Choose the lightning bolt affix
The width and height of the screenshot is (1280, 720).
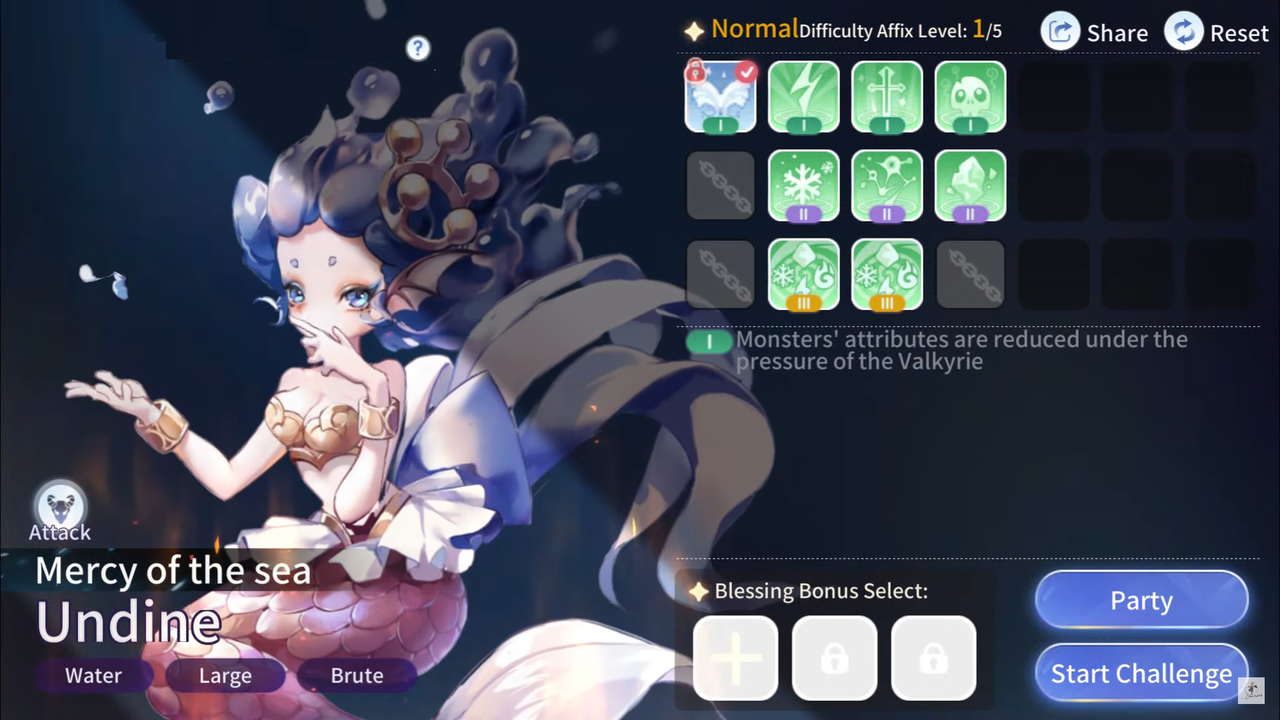click(804, 97)
